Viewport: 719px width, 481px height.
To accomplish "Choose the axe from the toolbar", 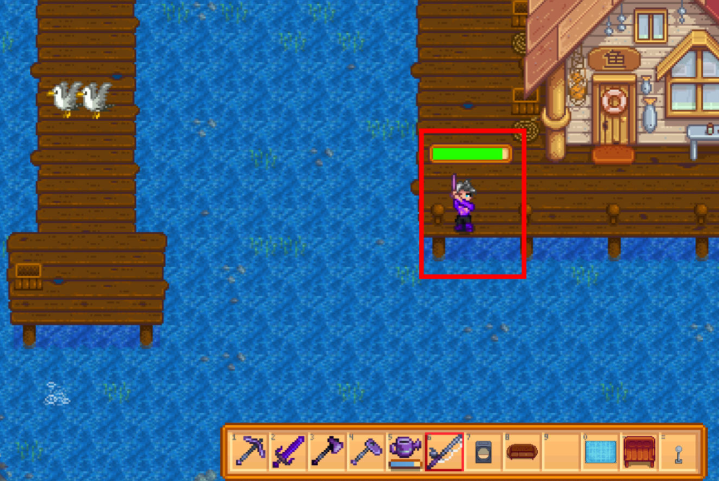I will click(x=327, y=451).
